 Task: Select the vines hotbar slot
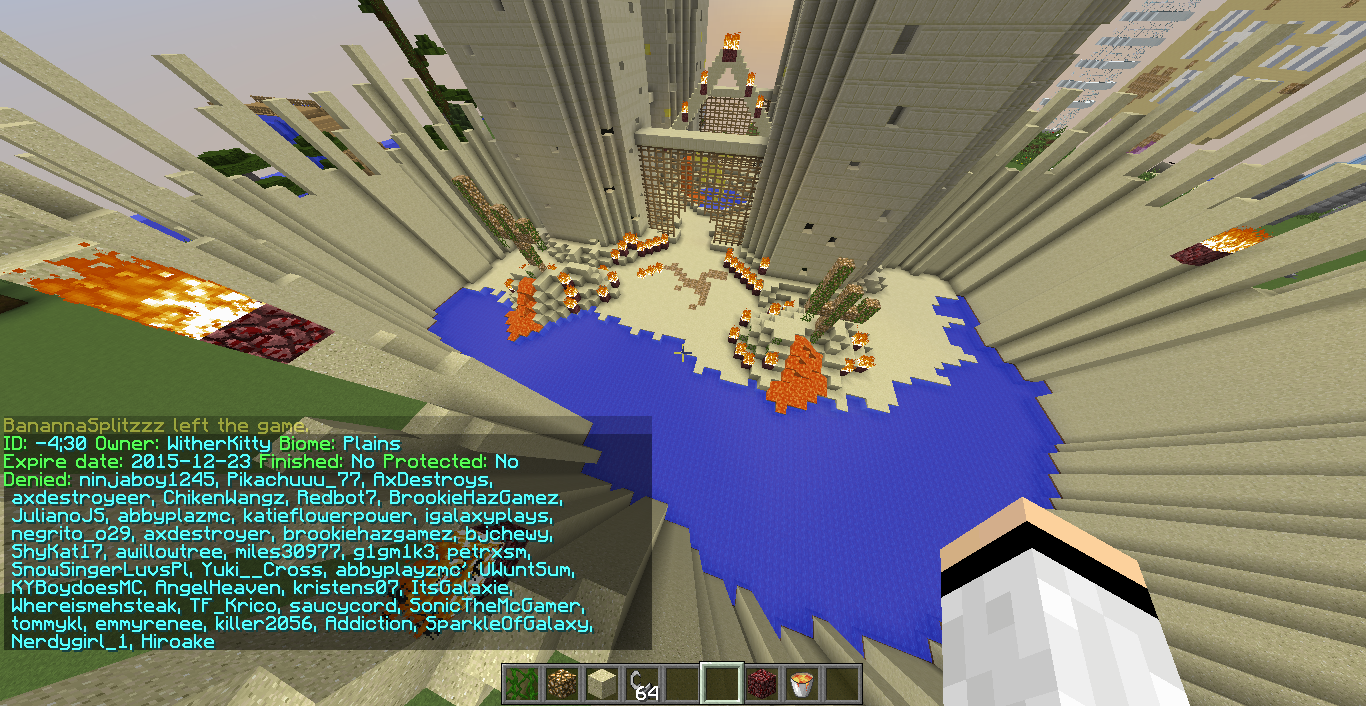click(x=521, y=684)
